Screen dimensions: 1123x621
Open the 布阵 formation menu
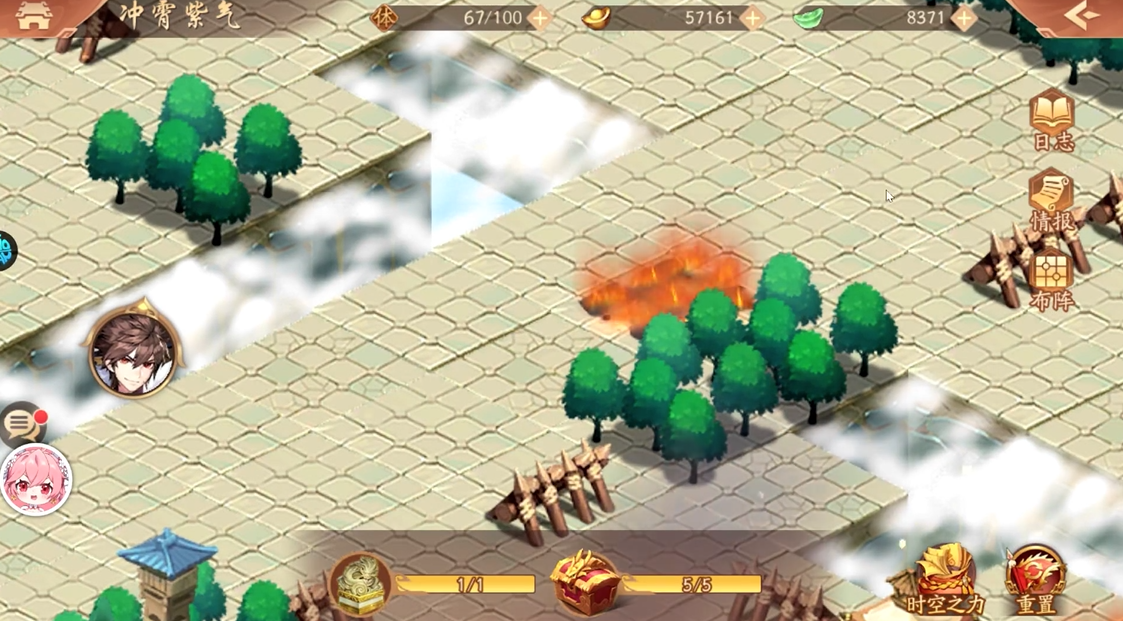pyautogui.click(x=1052, y=280)
